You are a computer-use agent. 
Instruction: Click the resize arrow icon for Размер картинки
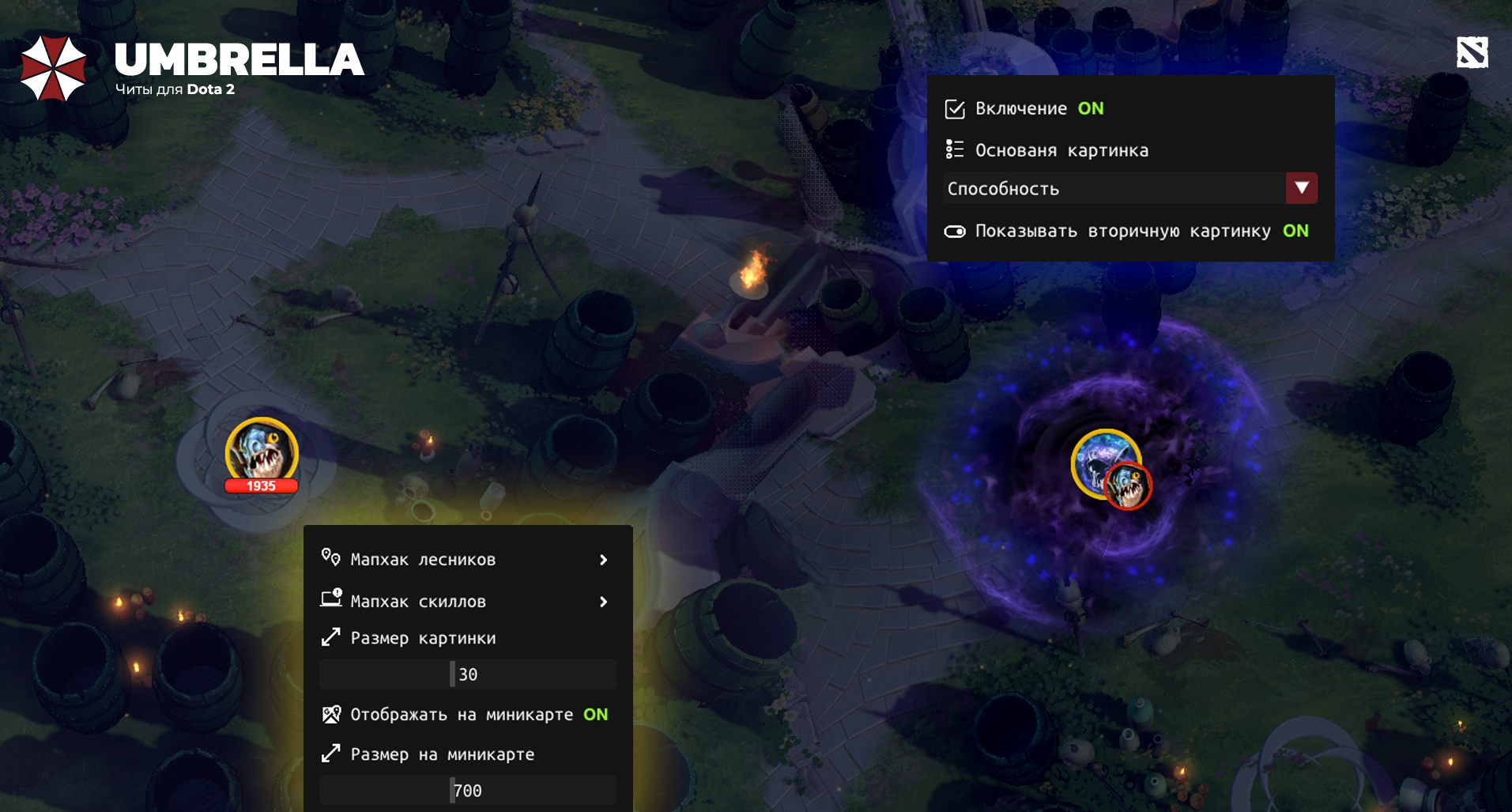coord(330,638)
